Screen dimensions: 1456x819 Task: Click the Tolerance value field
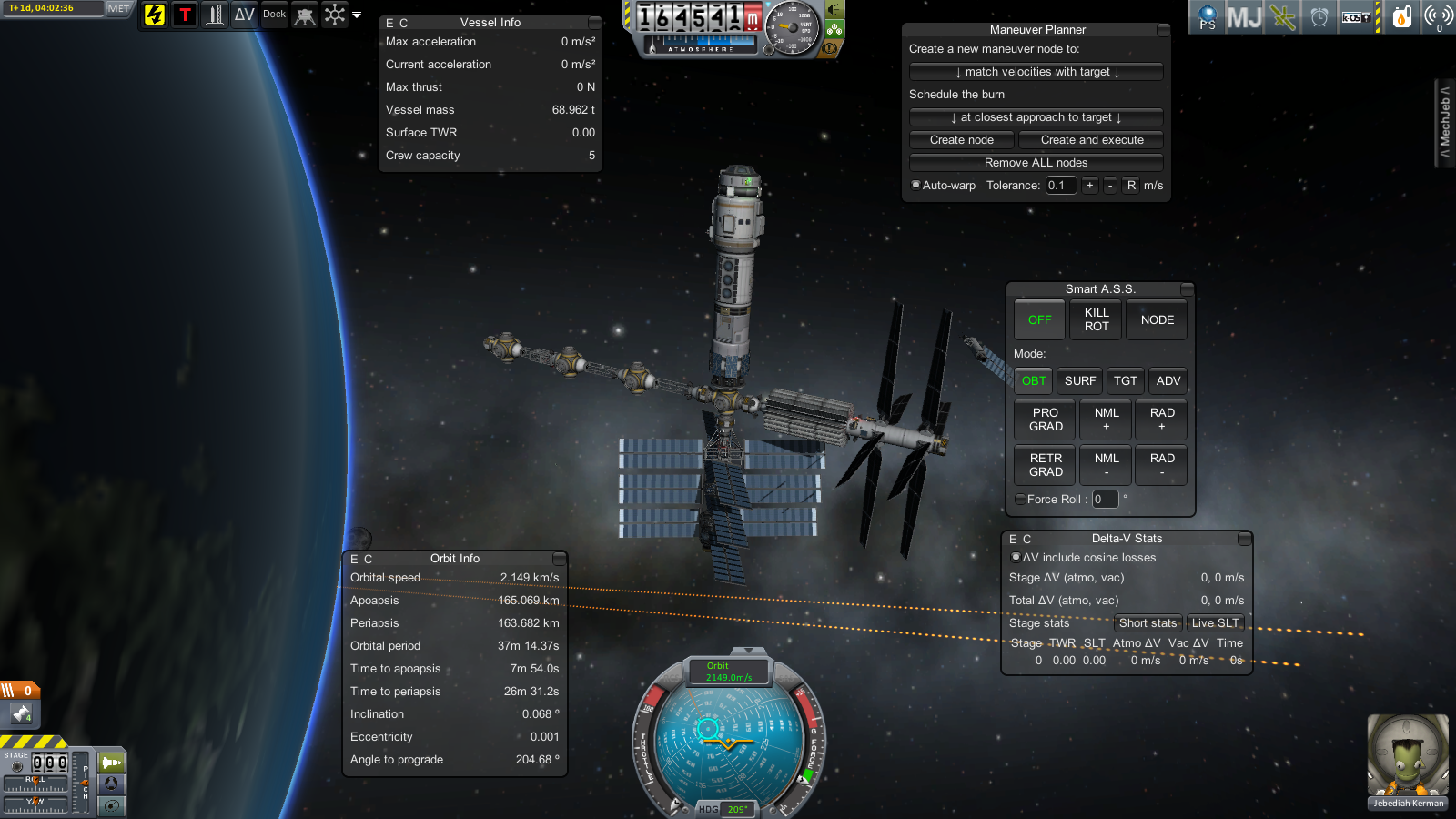[x=1060, y=186]
